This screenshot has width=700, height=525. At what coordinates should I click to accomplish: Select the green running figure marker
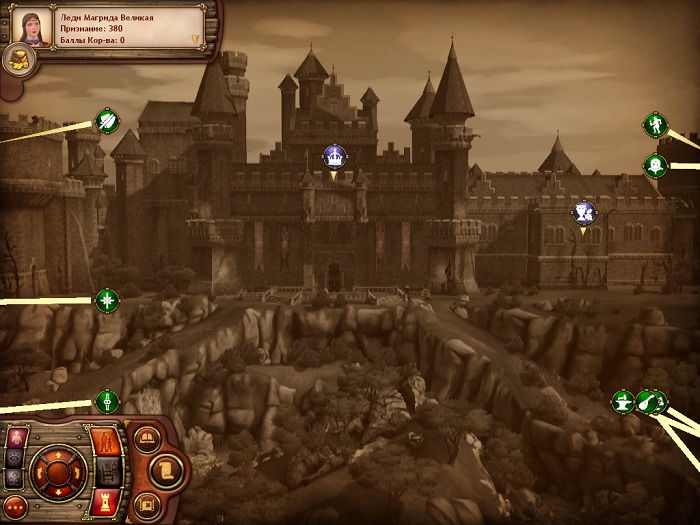tap(655, 125)
